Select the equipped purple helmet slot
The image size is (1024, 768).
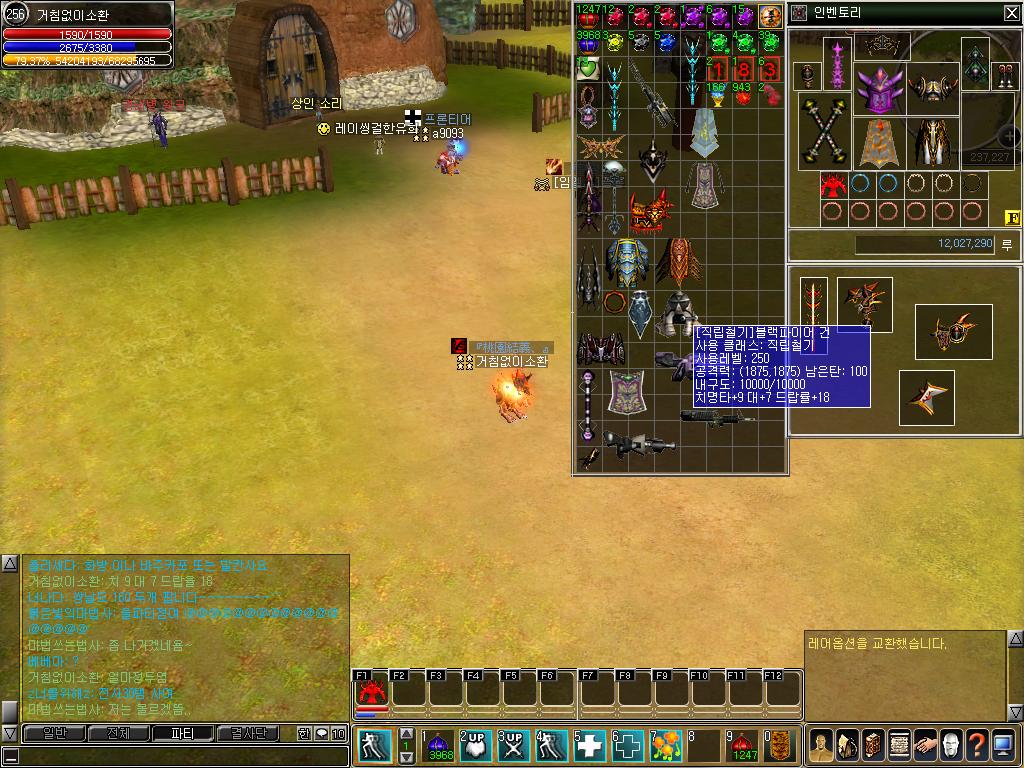879,89
